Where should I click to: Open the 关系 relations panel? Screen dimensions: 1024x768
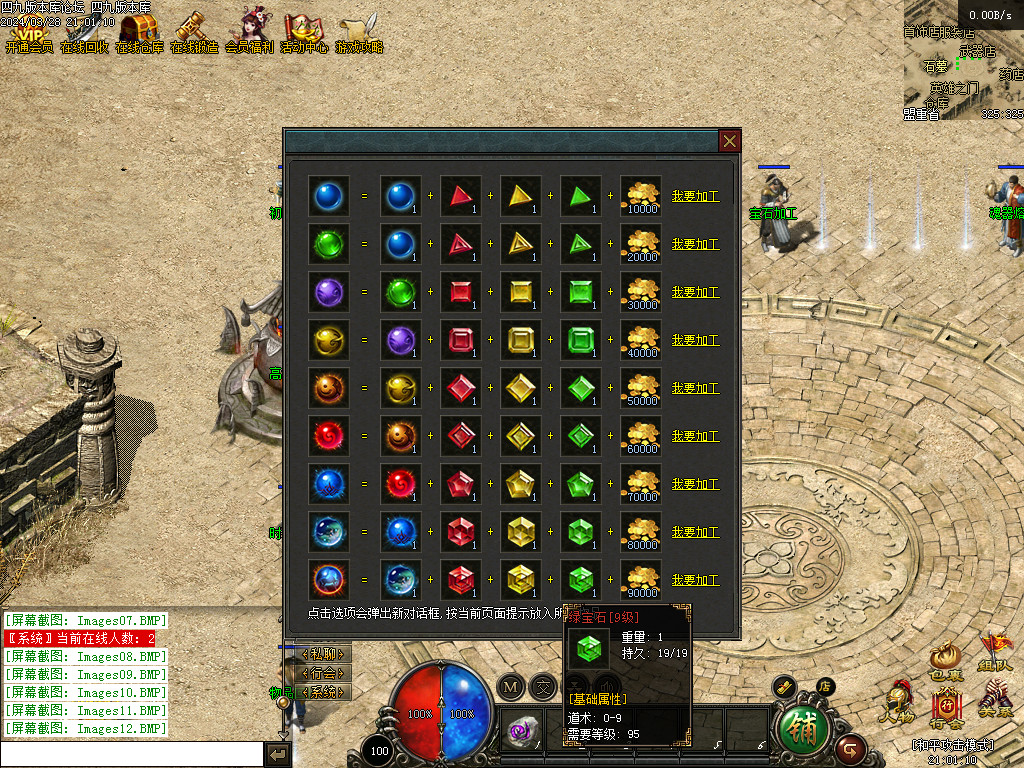pos(995,700)
